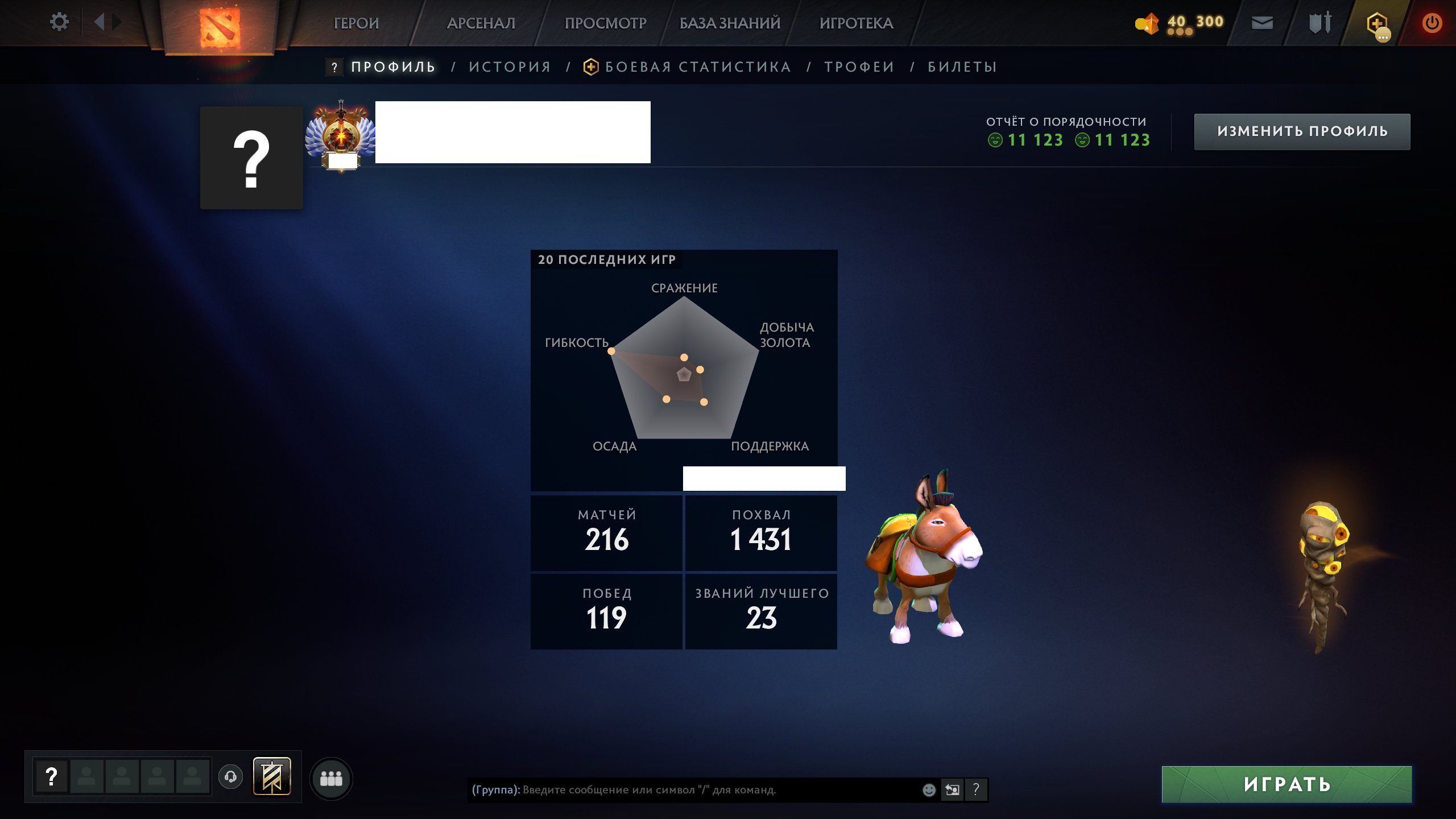Viewport: 1456px width, 819px height.
Task: Click the power off button
Action: (x=1433, y=23)
